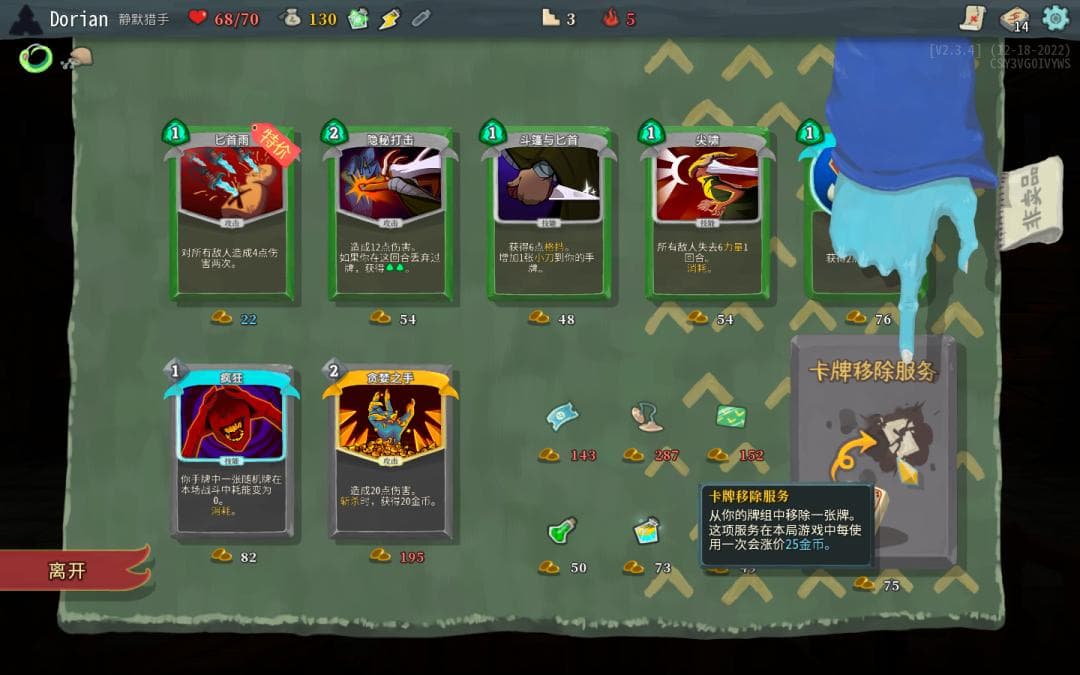The height and width of the screenshot is (675, 1080).
Task: Select the 斗篷与匕首 skill card
Action: 551,215
